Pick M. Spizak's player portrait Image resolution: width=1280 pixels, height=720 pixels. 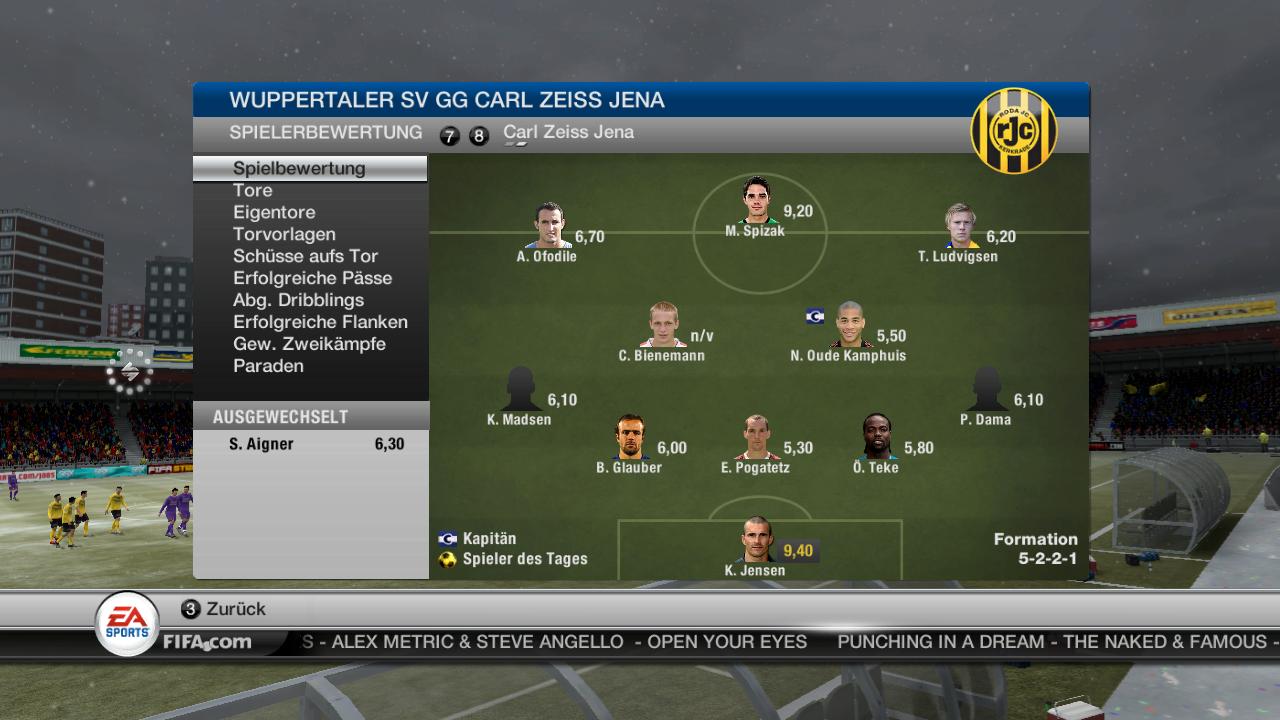(x=757, y=200)
